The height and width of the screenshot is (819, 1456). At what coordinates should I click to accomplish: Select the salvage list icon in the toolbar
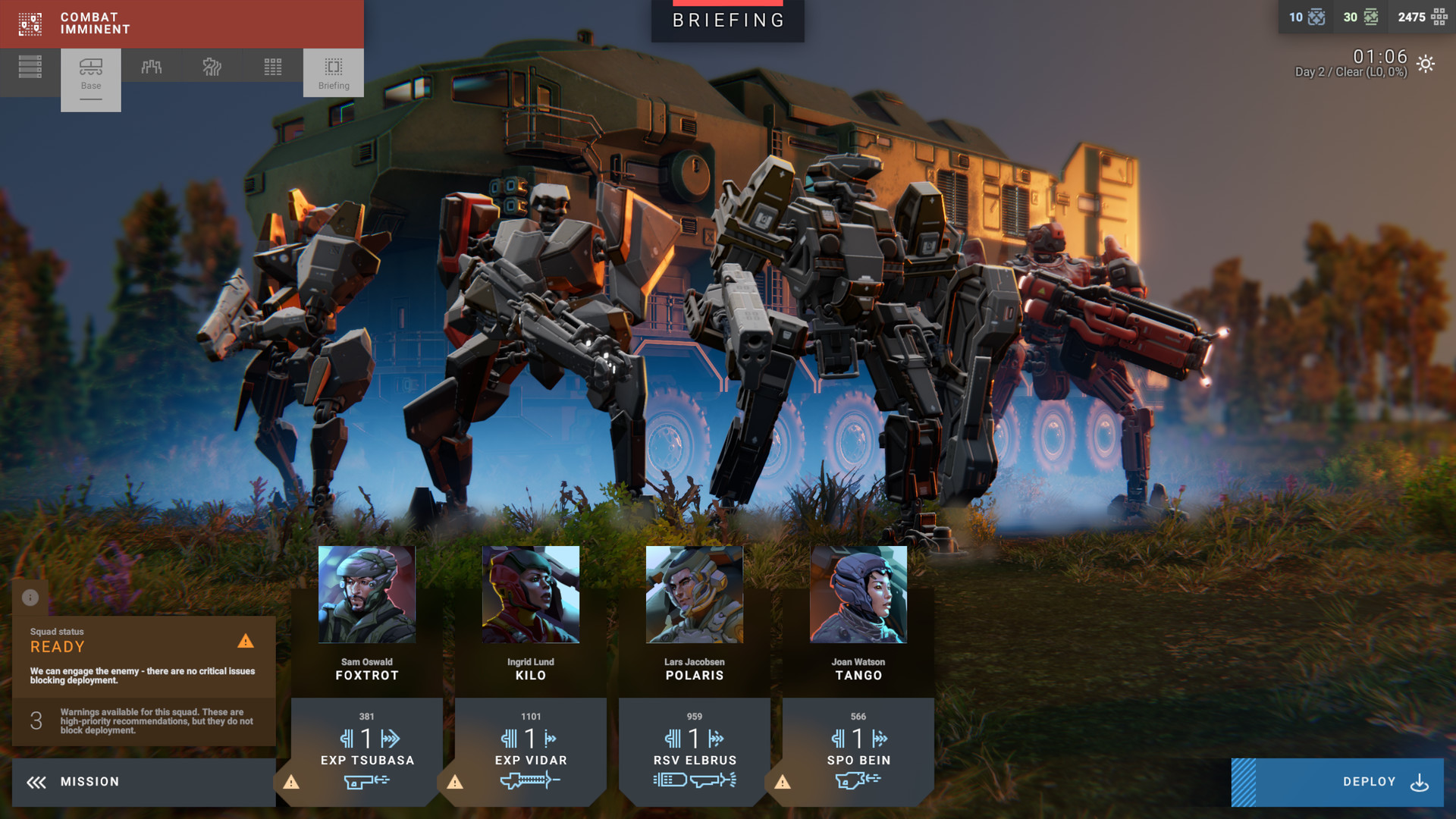click(x=30, y=67)
